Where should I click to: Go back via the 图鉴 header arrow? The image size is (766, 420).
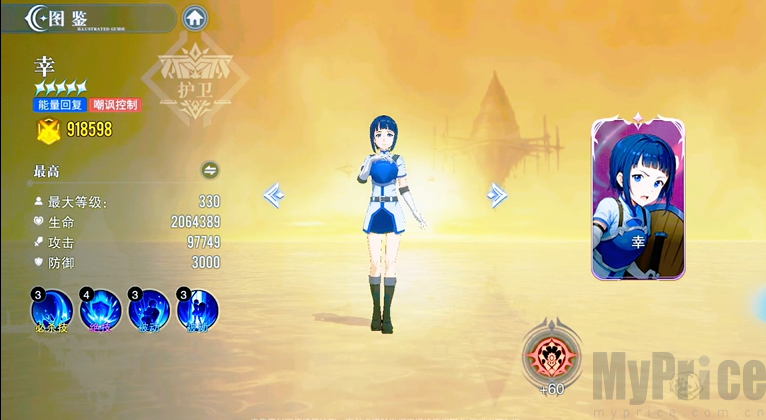click(38, 17)
